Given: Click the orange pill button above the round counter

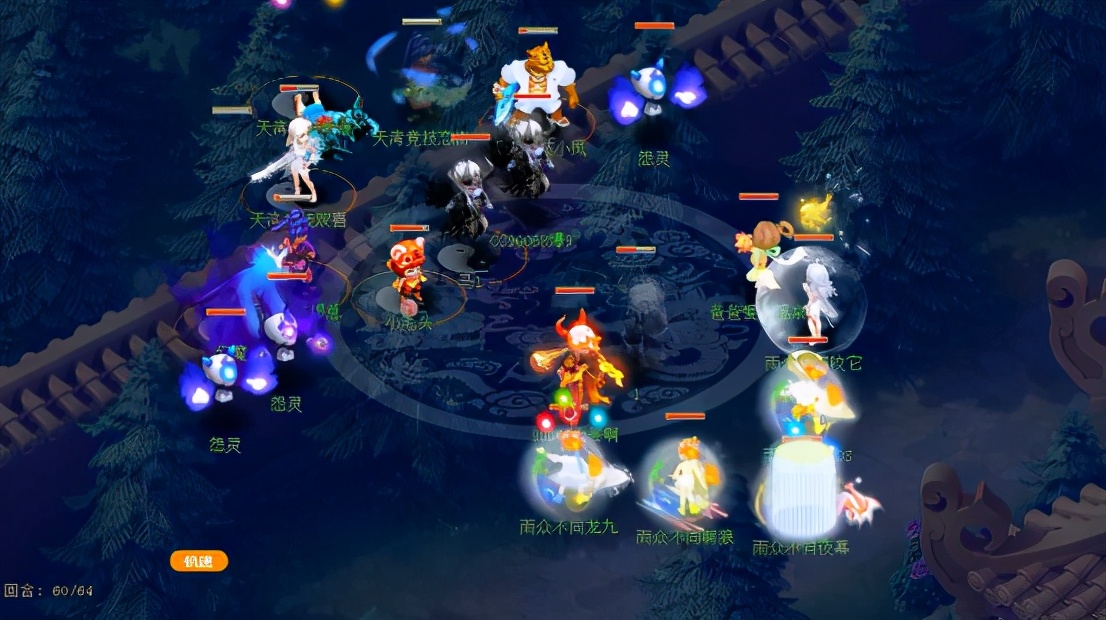Looking at the screenshot, I should coord(199,561).
